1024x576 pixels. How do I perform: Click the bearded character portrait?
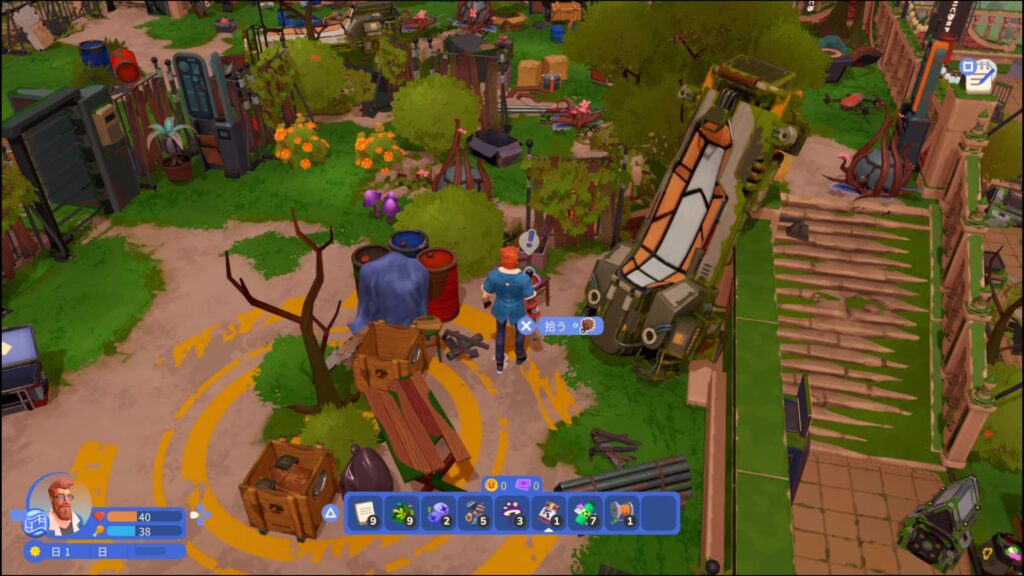coord(62,504)
